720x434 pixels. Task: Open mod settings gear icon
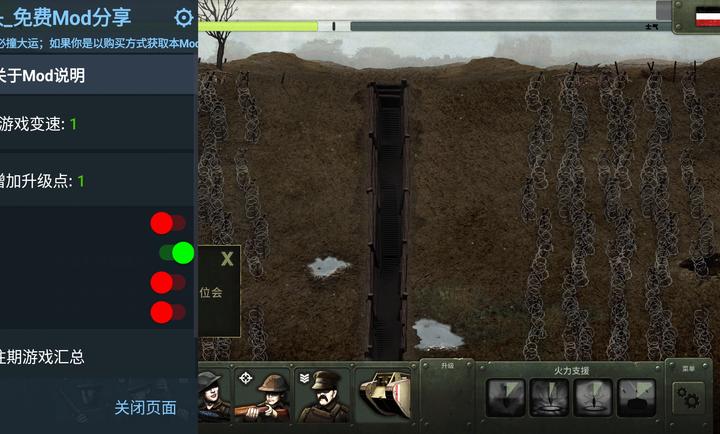(184, 17)
